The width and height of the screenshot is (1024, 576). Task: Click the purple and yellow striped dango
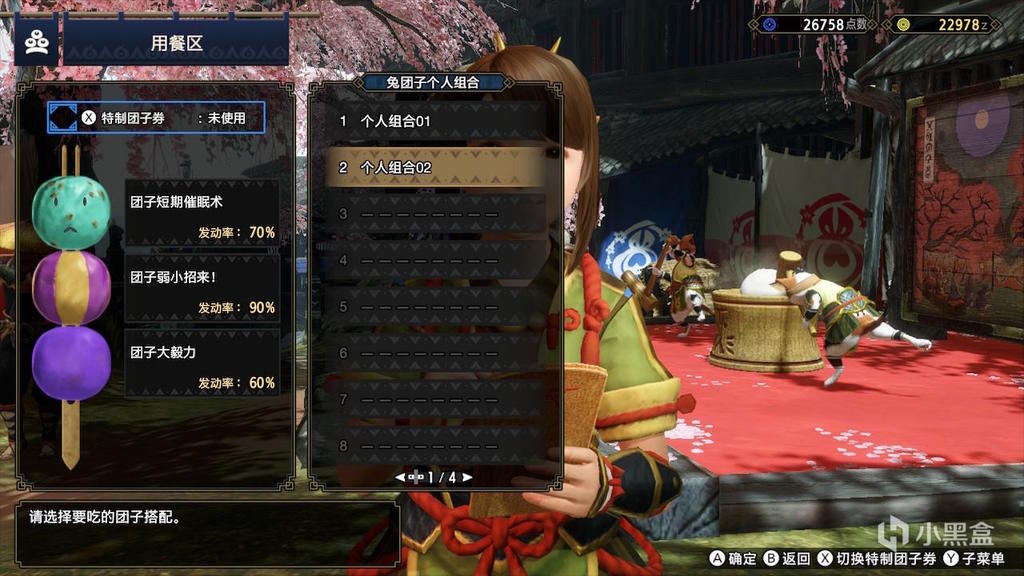(x=70, y=287)
